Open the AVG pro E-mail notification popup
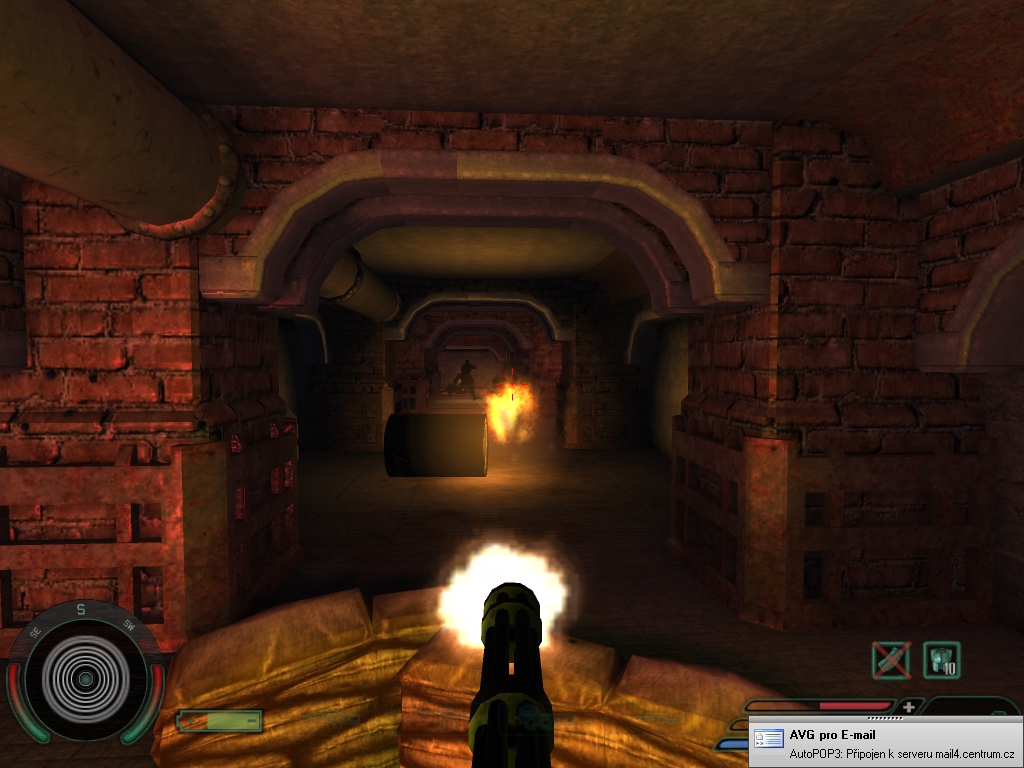 [886, 743]
